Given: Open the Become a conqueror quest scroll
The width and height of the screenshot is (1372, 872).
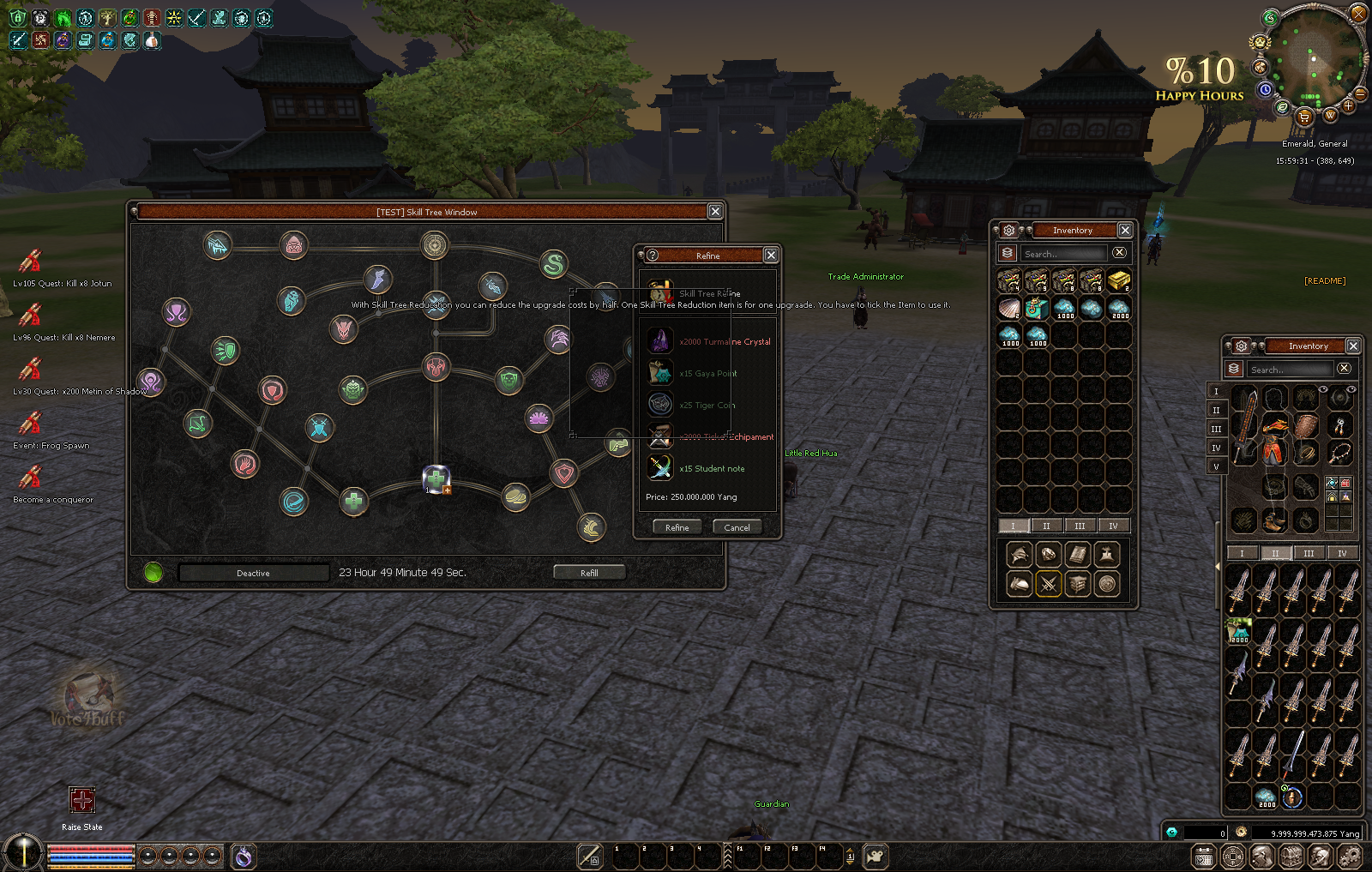Looking at the screenshot, I should coord(31,477).
